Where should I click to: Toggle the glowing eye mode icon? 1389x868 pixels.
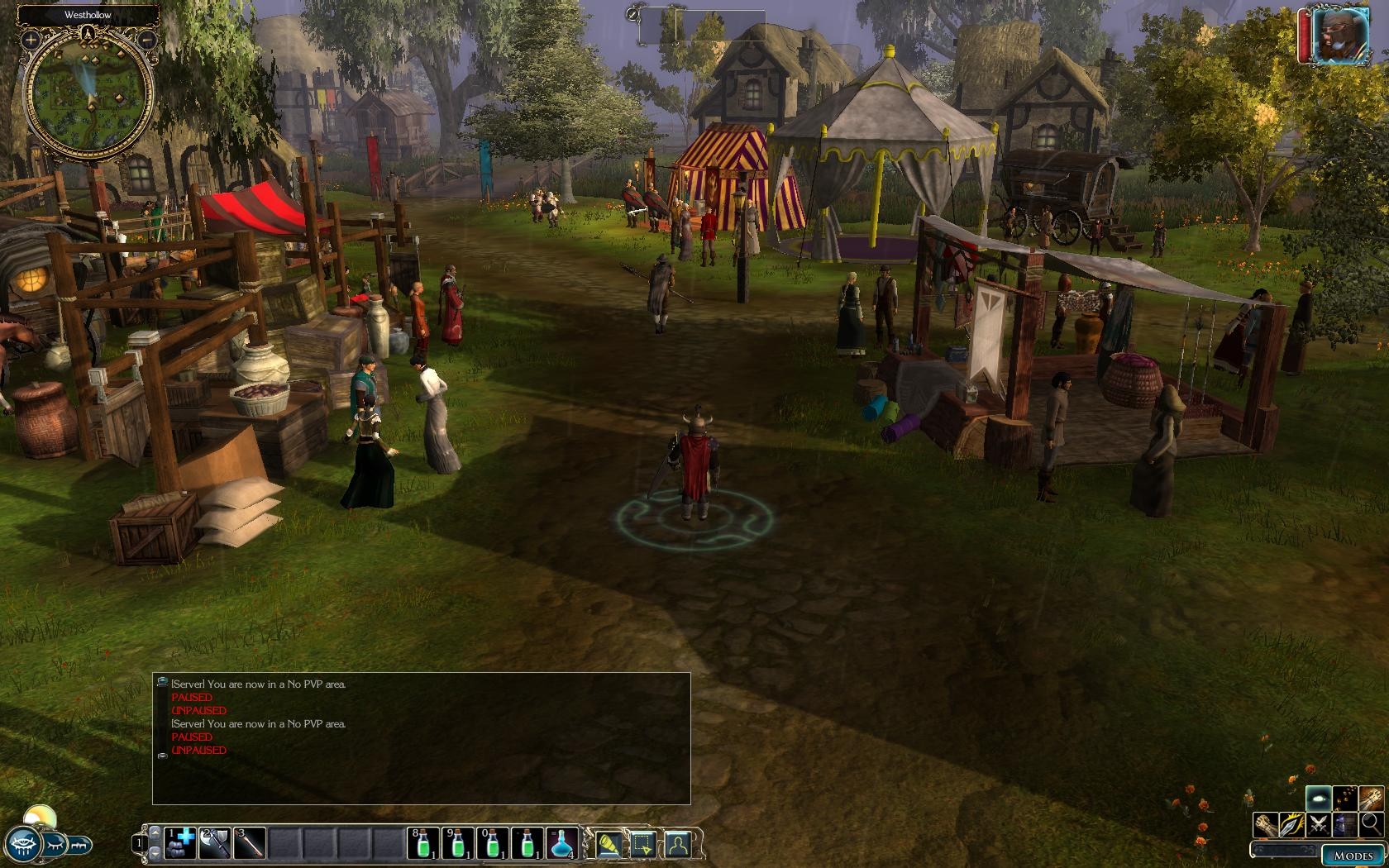click(x=1318, y=798)
